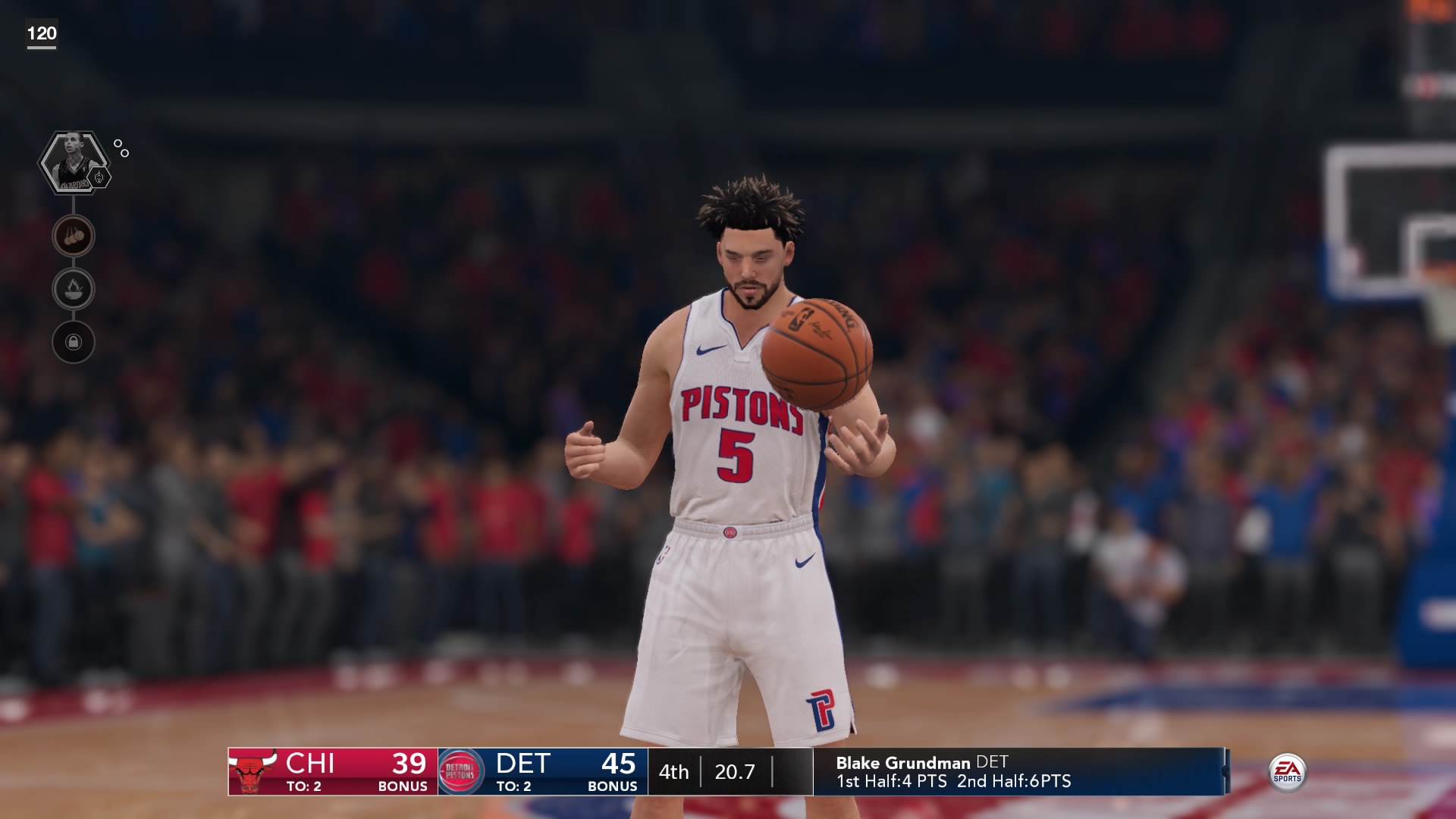1456x819 pixels.
Task: Toggle the lower indicator dot beside the portrait
Action: pos(125,153)
